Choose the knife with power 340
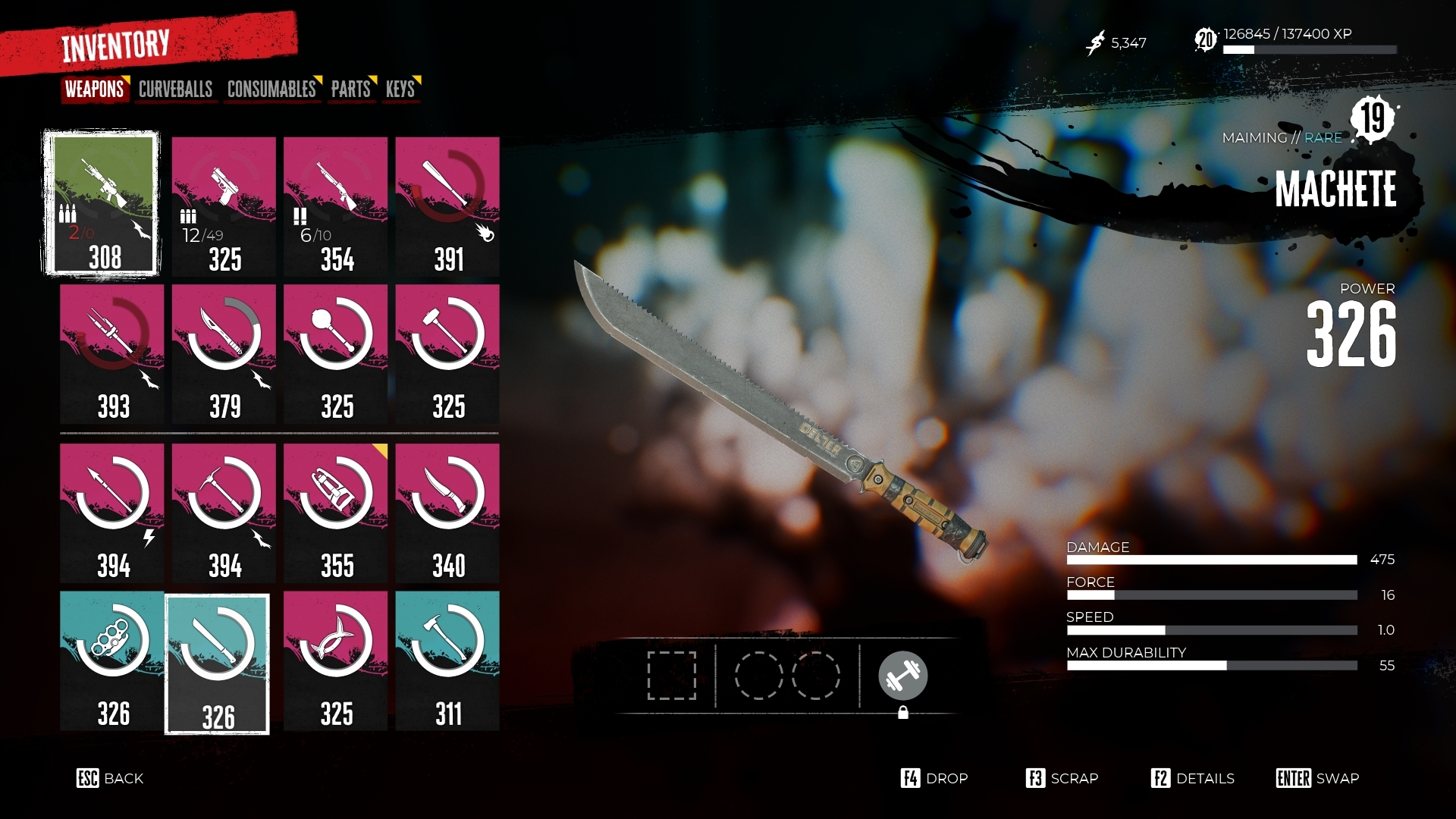The height and width of the screenshot is (819, 1456). [x=447, y=513]
